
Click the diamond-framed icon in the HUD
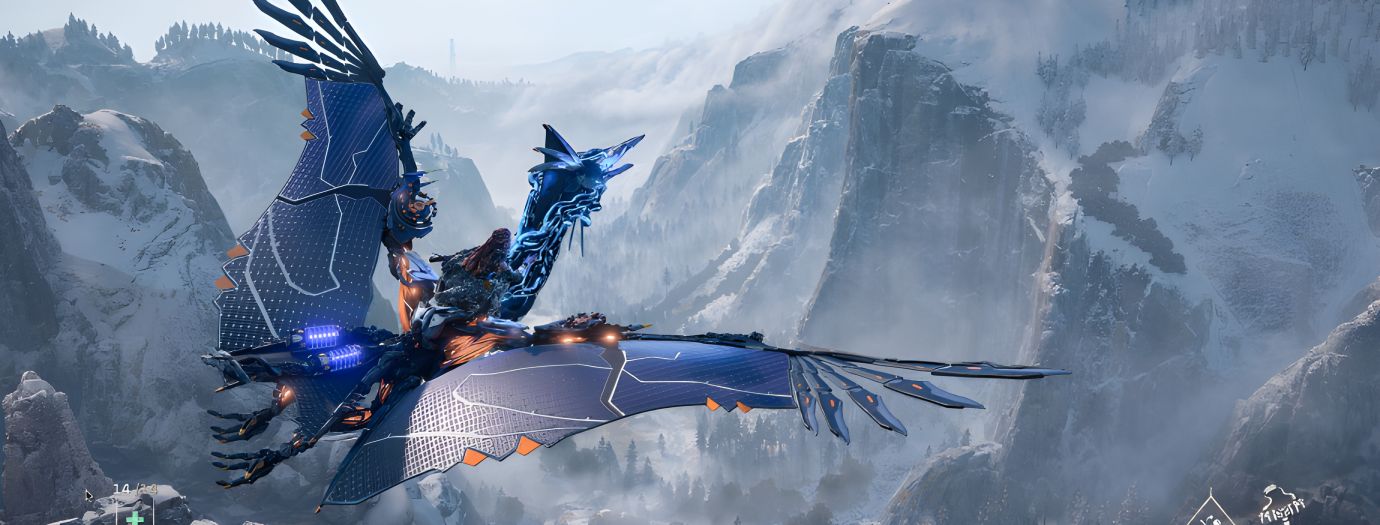tap(1211, 510)
